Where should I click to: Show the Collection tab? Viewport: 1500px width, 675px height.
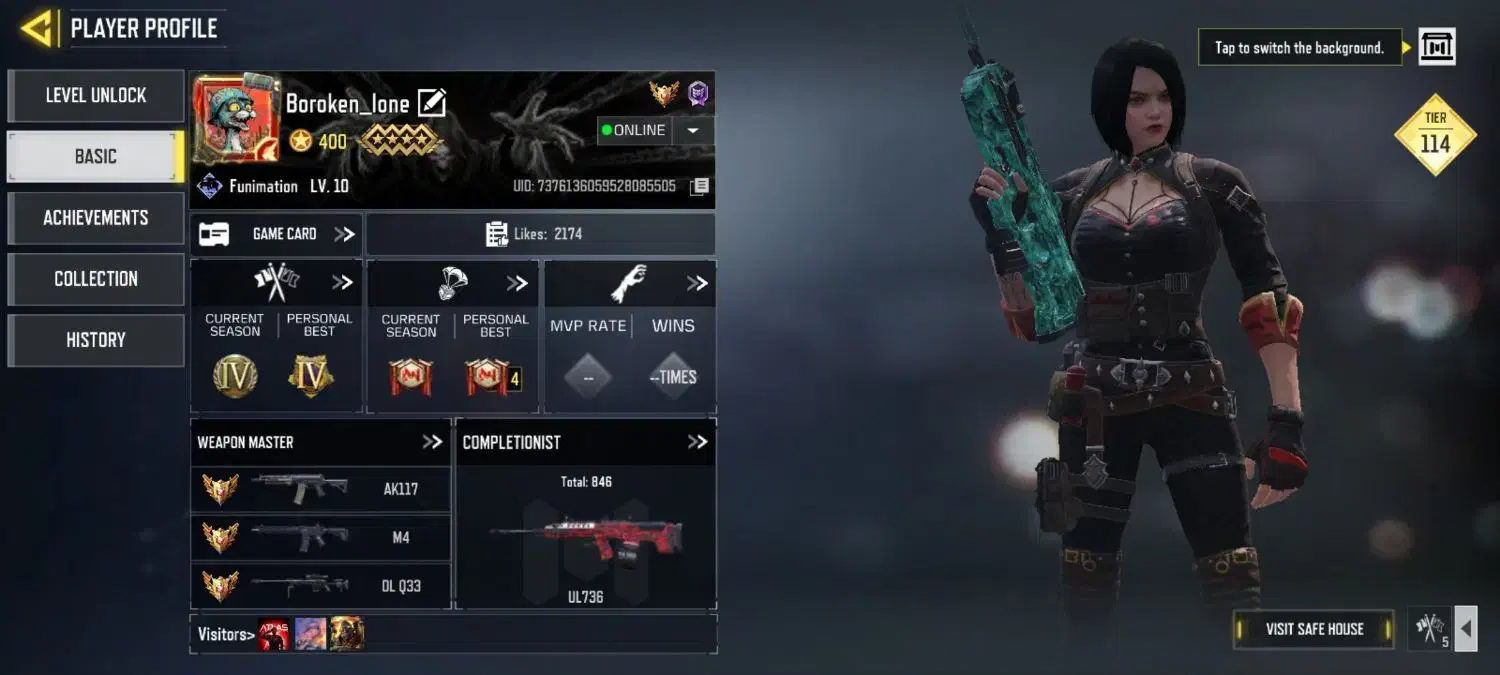pyautogui.click(x=96, y=279)
